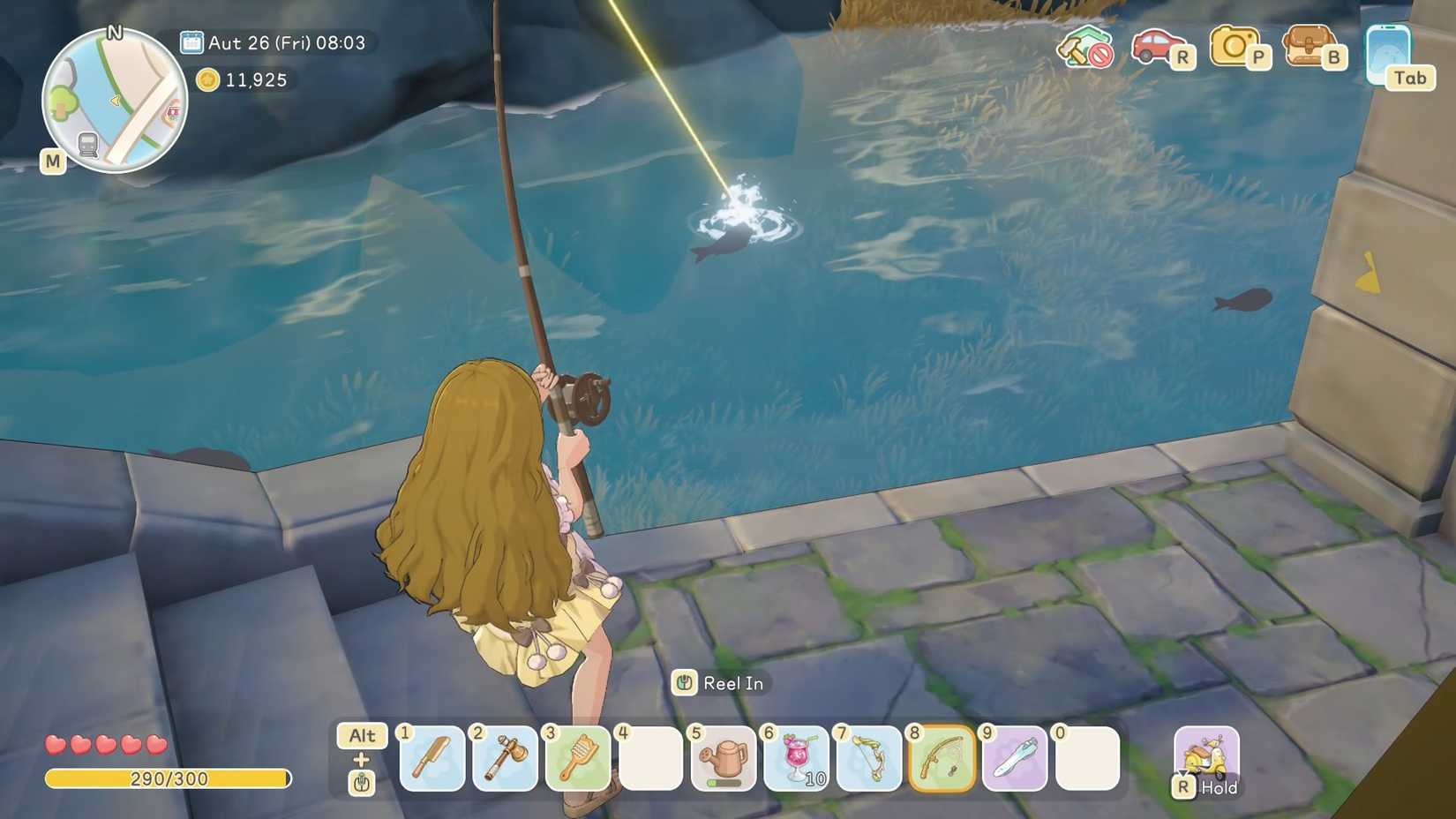1456x819 pixels.
Task: Click the calendar icon beside the date
Action: 191,41
